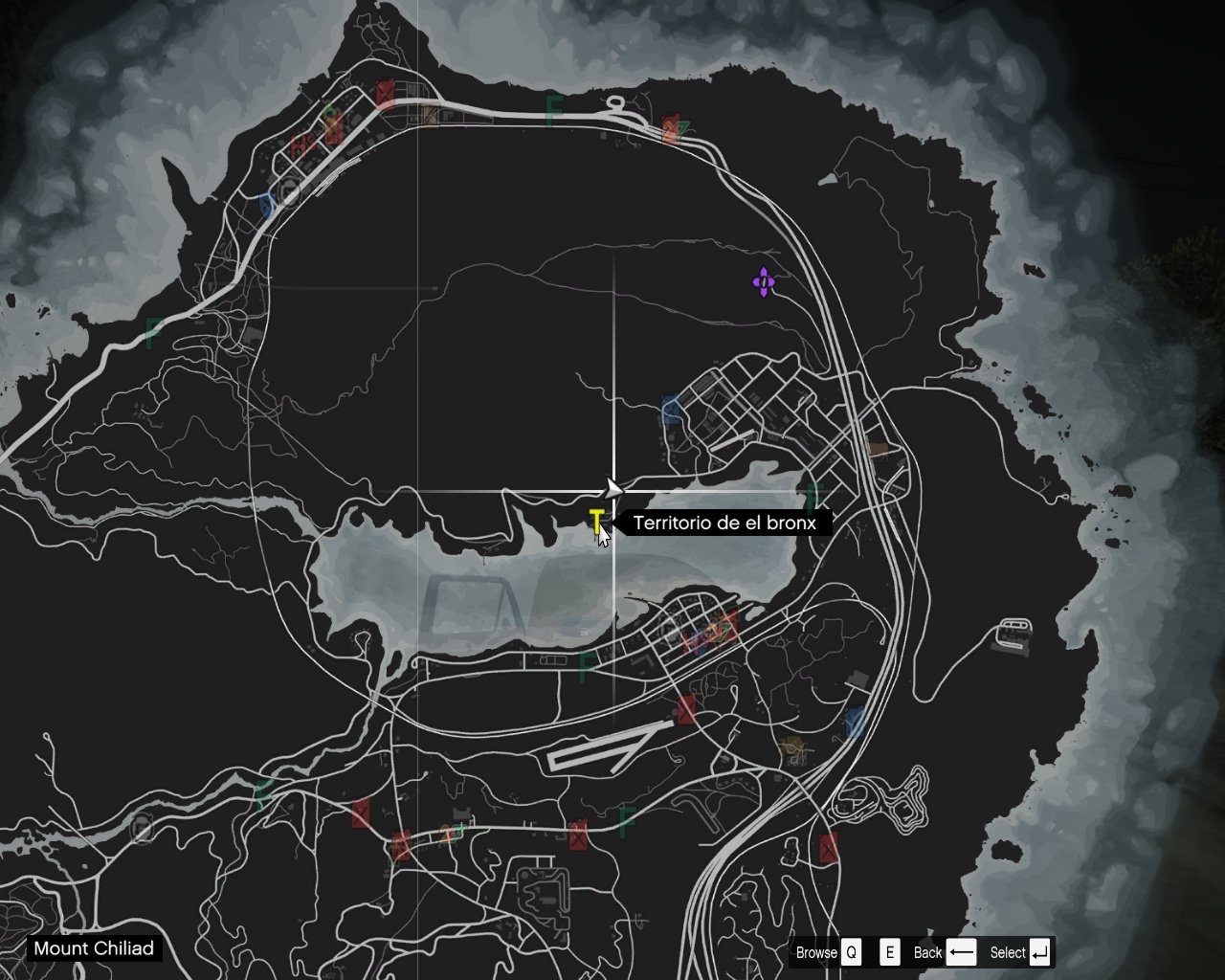Select the red marker beside the airstrip
Image resolution: width=1225 pixels, height=980 pixels.
click(x=686, y=709)
